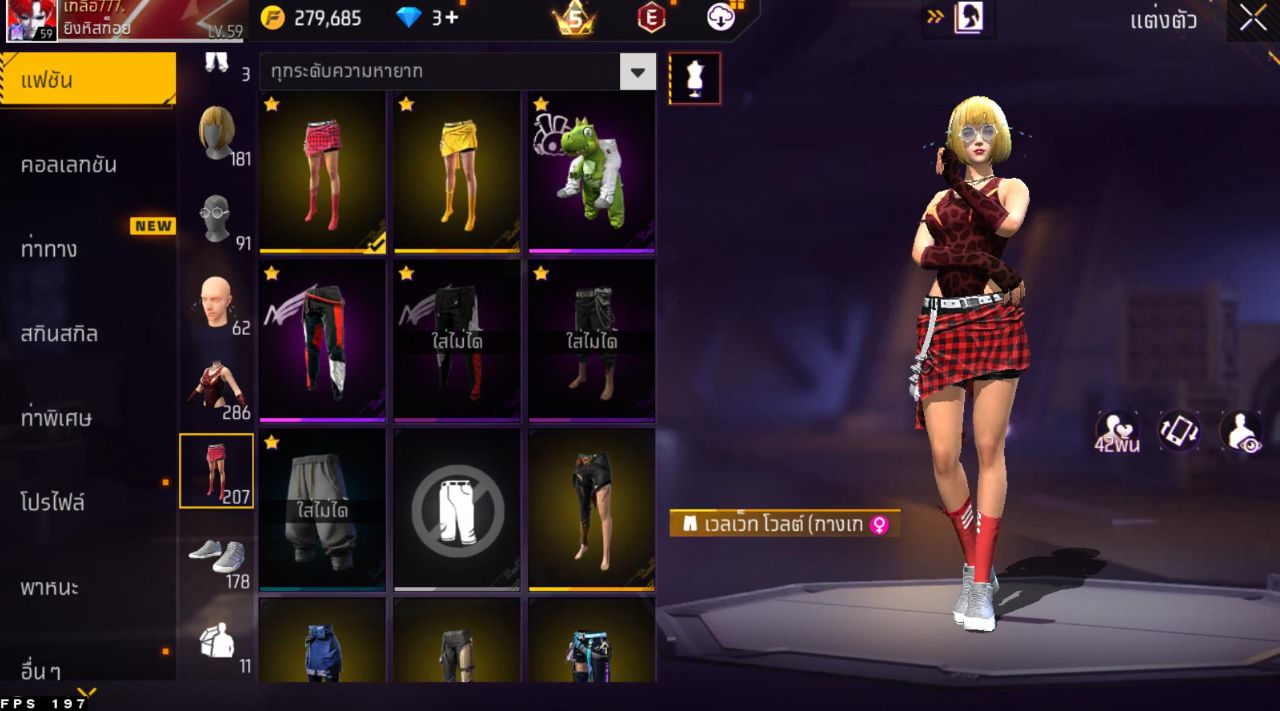Open the ท่าทาง emotes tab
Image resolution: width=1280 pixels, height=711 pixels.
pyautogui.click(x=50, y=249)
